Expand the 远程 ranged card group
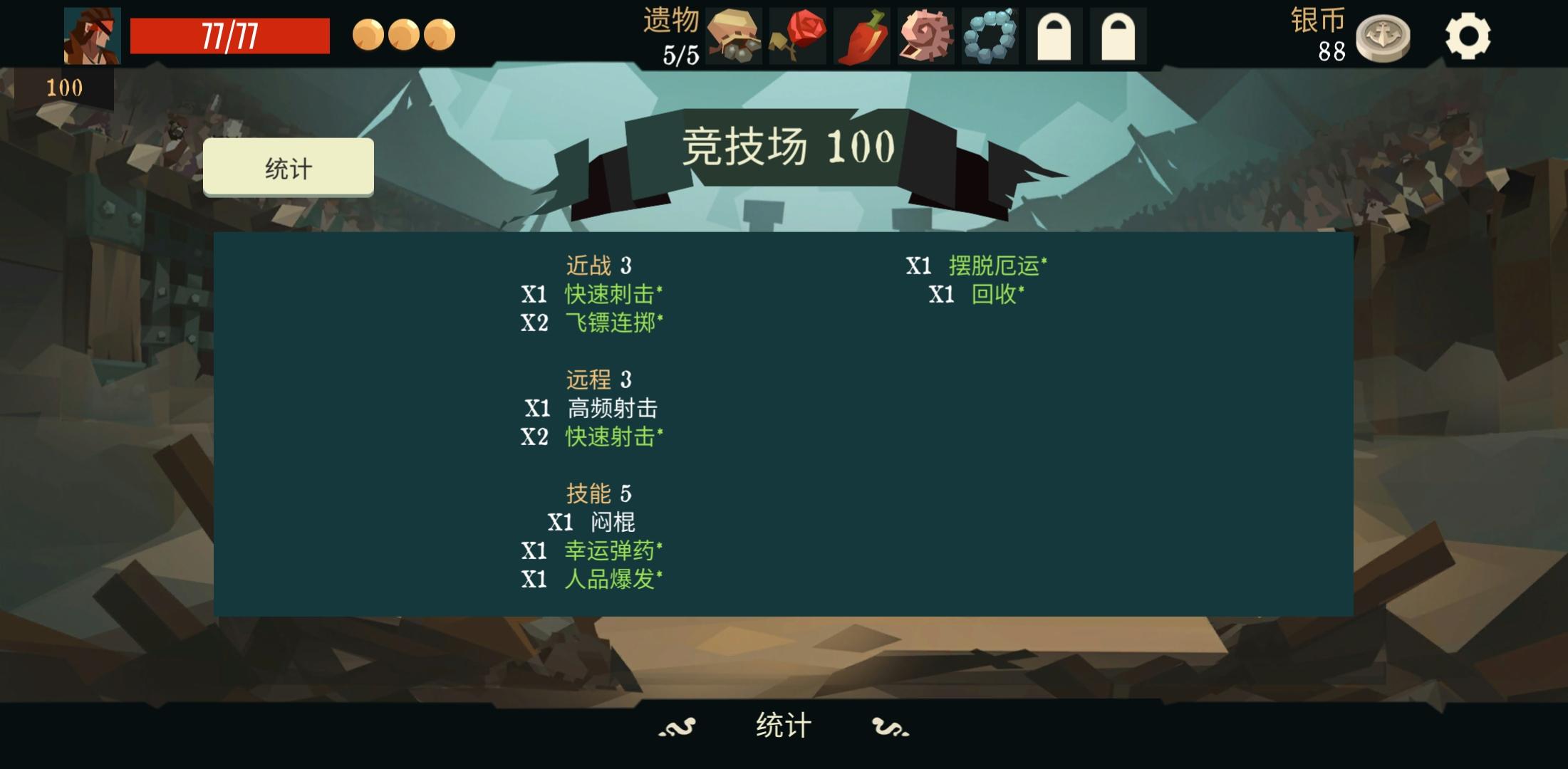 (x=598, y=379)
